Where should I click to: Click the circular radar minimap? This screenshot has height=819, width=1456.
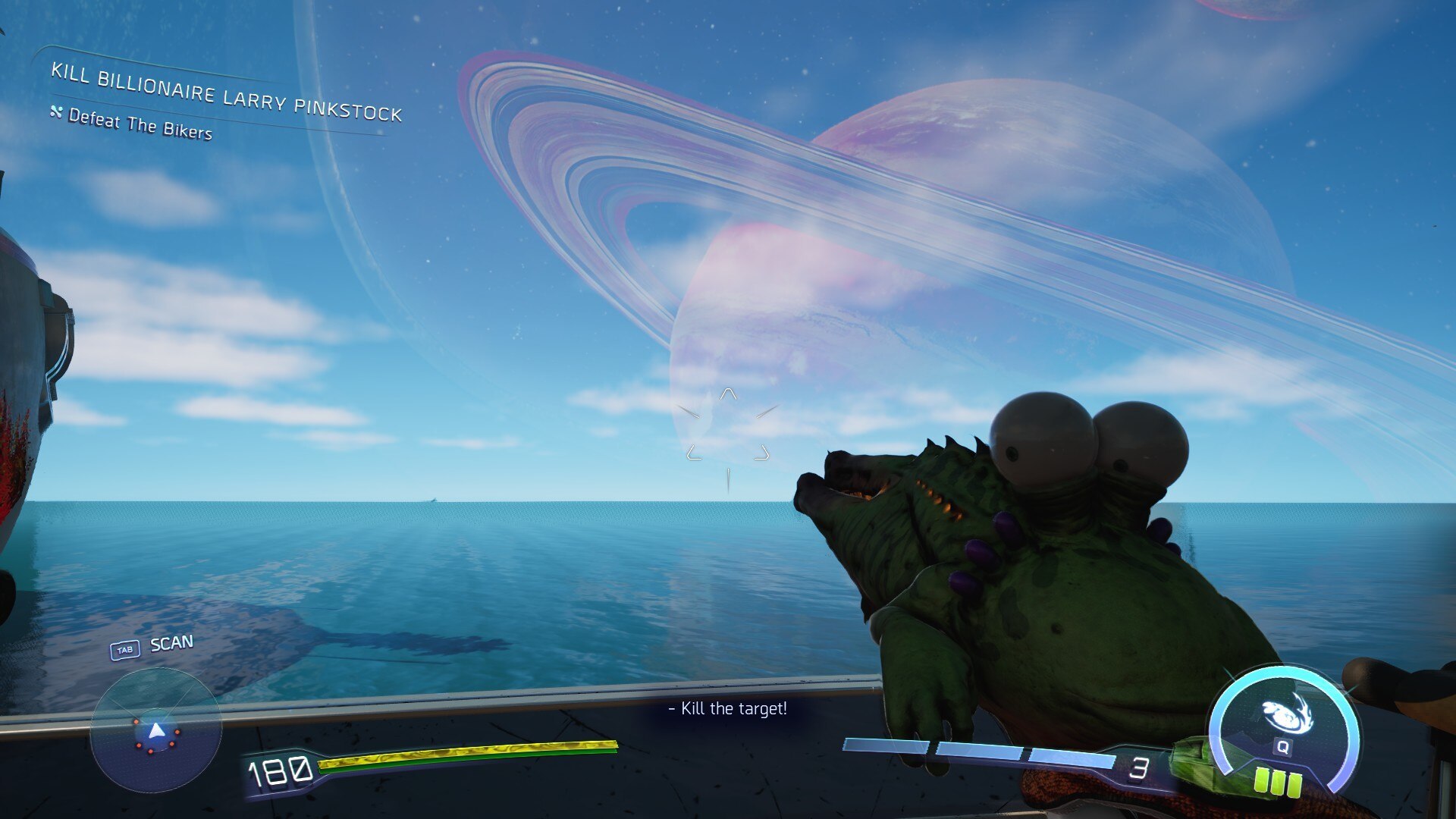(x=155, y=730)
